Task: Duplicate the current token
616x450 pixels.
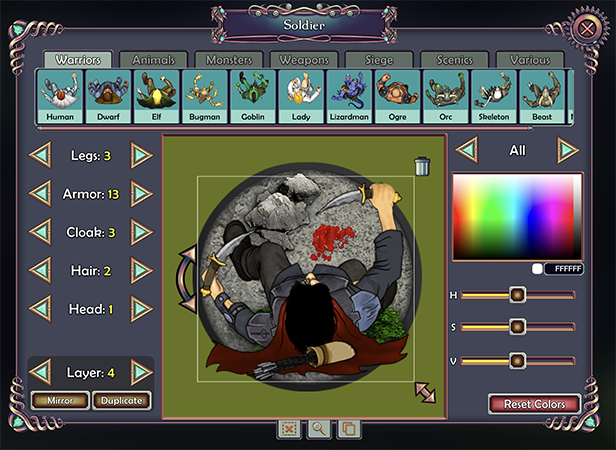Action: (122, 401)
